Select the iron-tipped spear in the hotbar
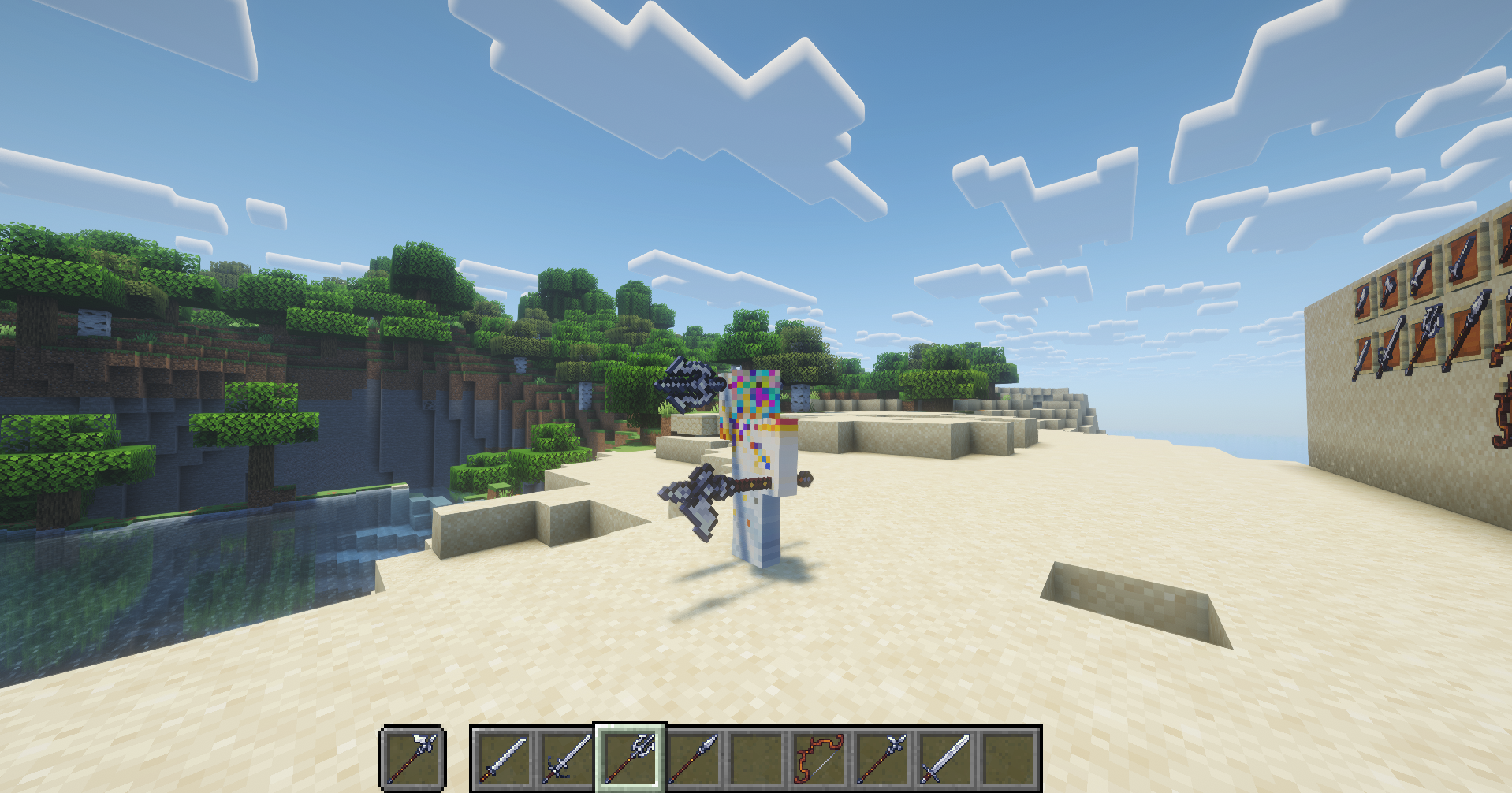The width and height of the screenshot is (1512, 793). pyautogui.click(x=695, y=756)
